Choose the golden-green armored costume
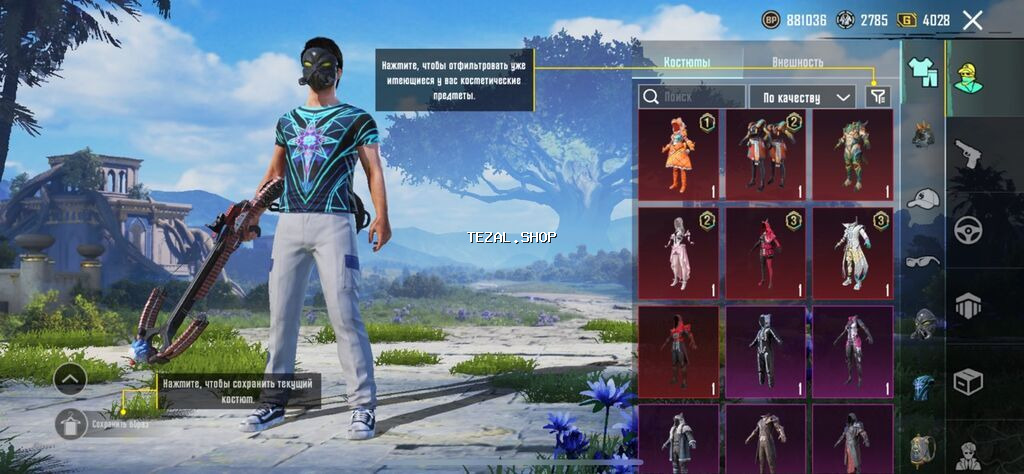The image size is (1024, 474). point(852,154)
